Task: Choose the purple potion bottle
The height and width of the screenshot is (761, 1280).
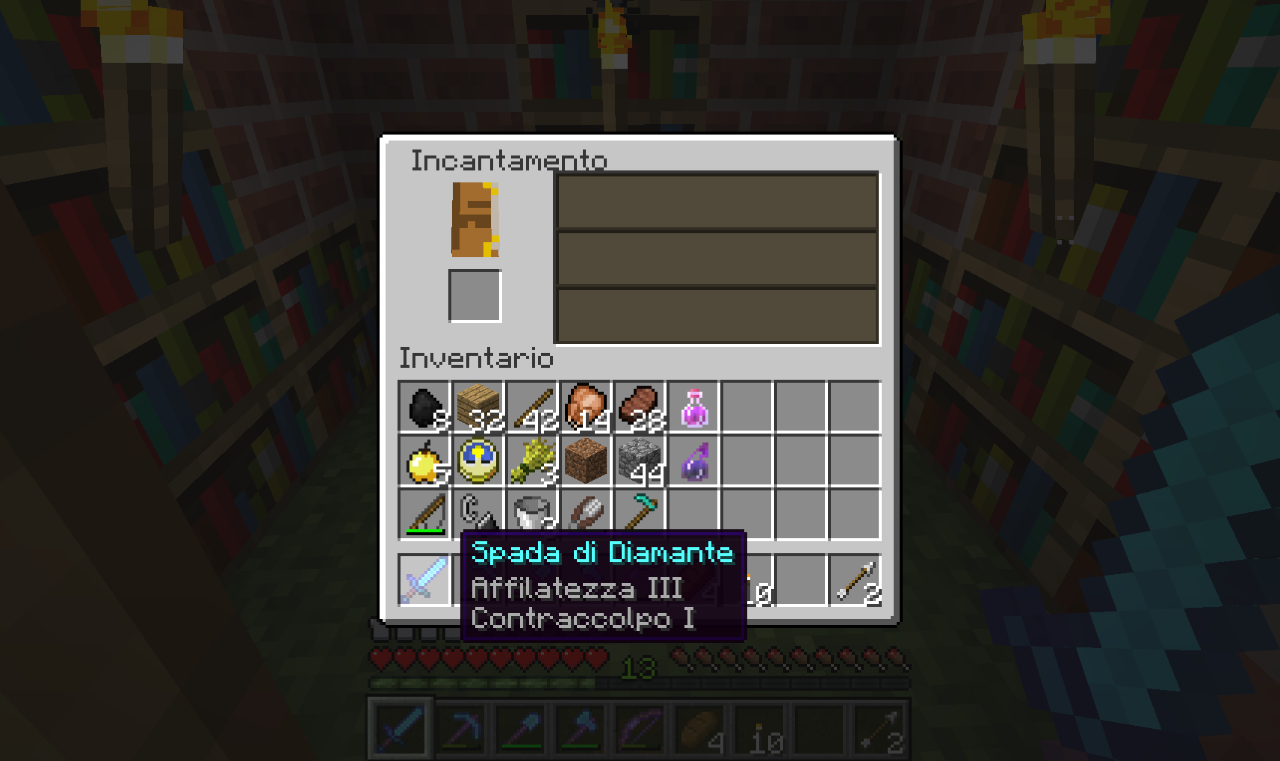Action: 695,461
